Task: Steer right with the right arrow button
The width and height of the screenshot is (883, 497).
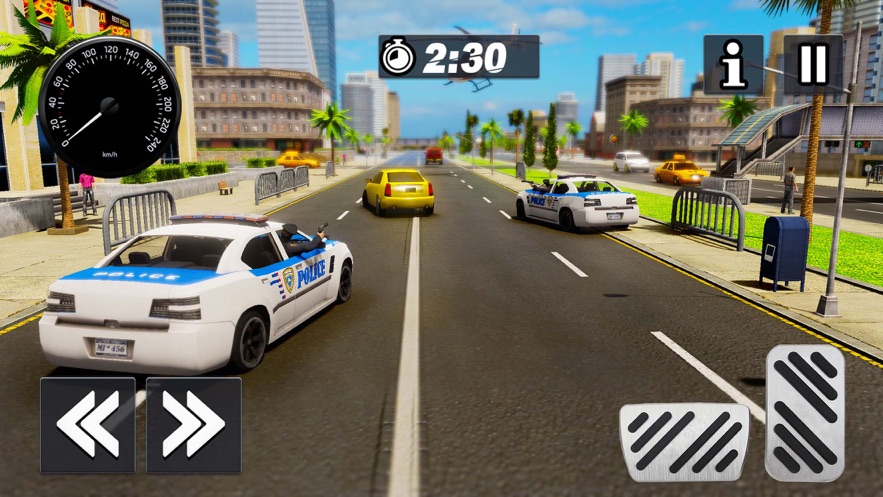Action: (194, 424)
